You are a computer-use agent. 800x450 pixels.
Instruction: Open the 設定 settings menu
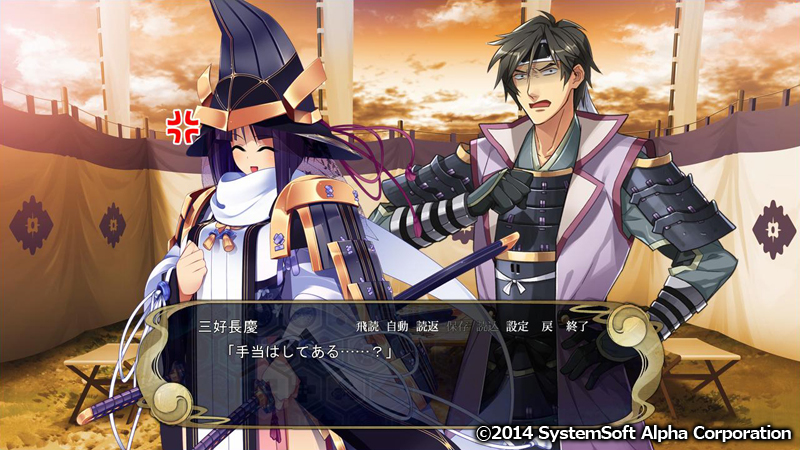coord(518,326)
